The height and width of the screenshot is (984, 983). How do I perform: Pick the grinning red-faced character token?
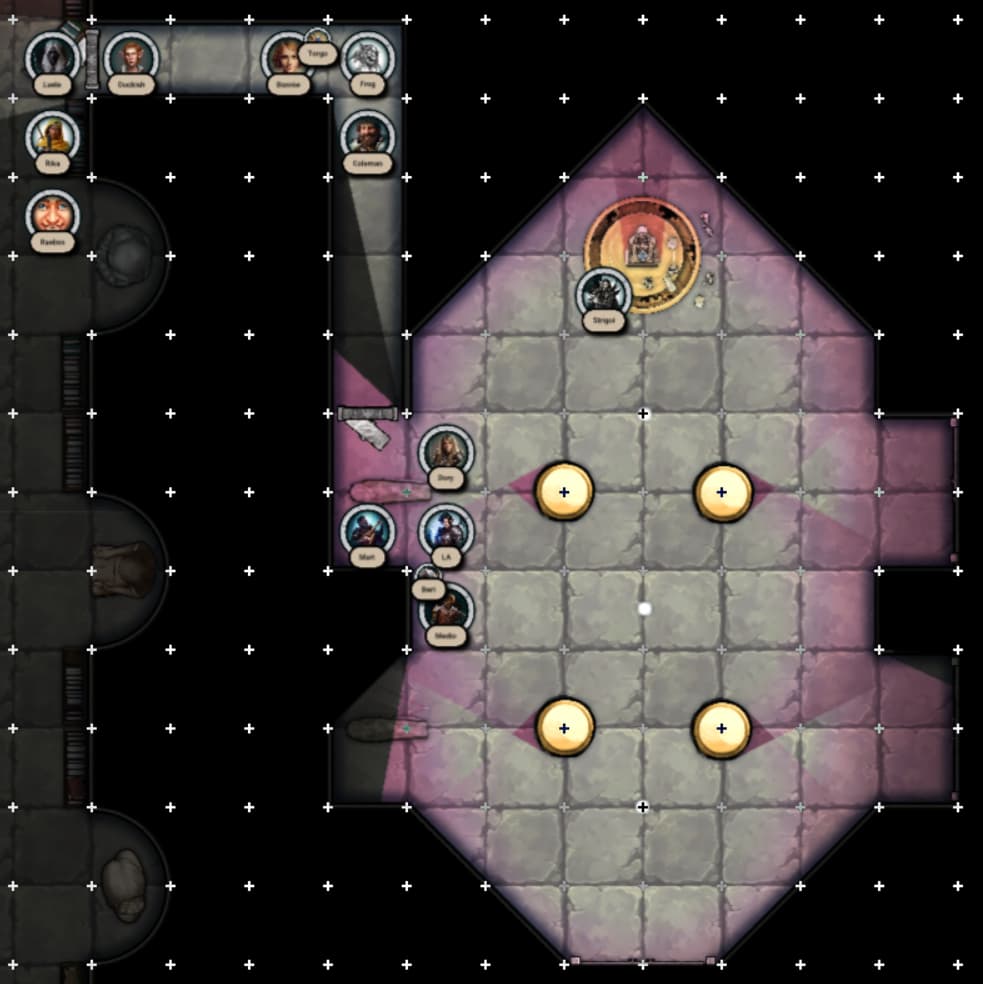(52, 215)
